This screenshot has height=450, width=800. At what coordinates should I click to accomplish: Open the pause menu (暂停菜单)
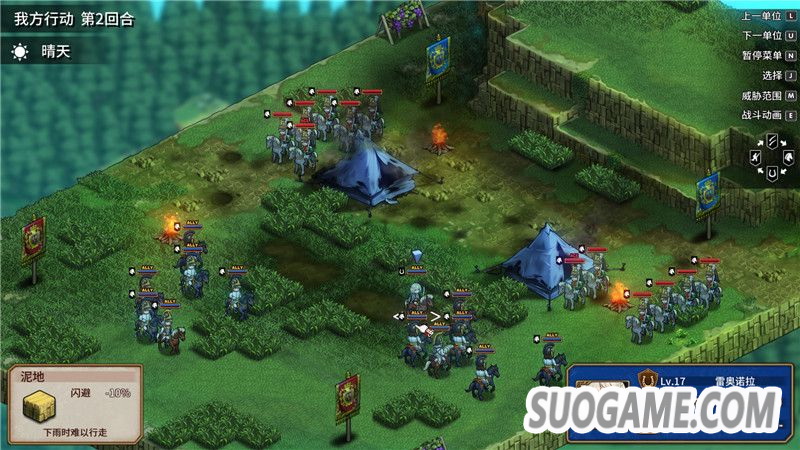766,56
